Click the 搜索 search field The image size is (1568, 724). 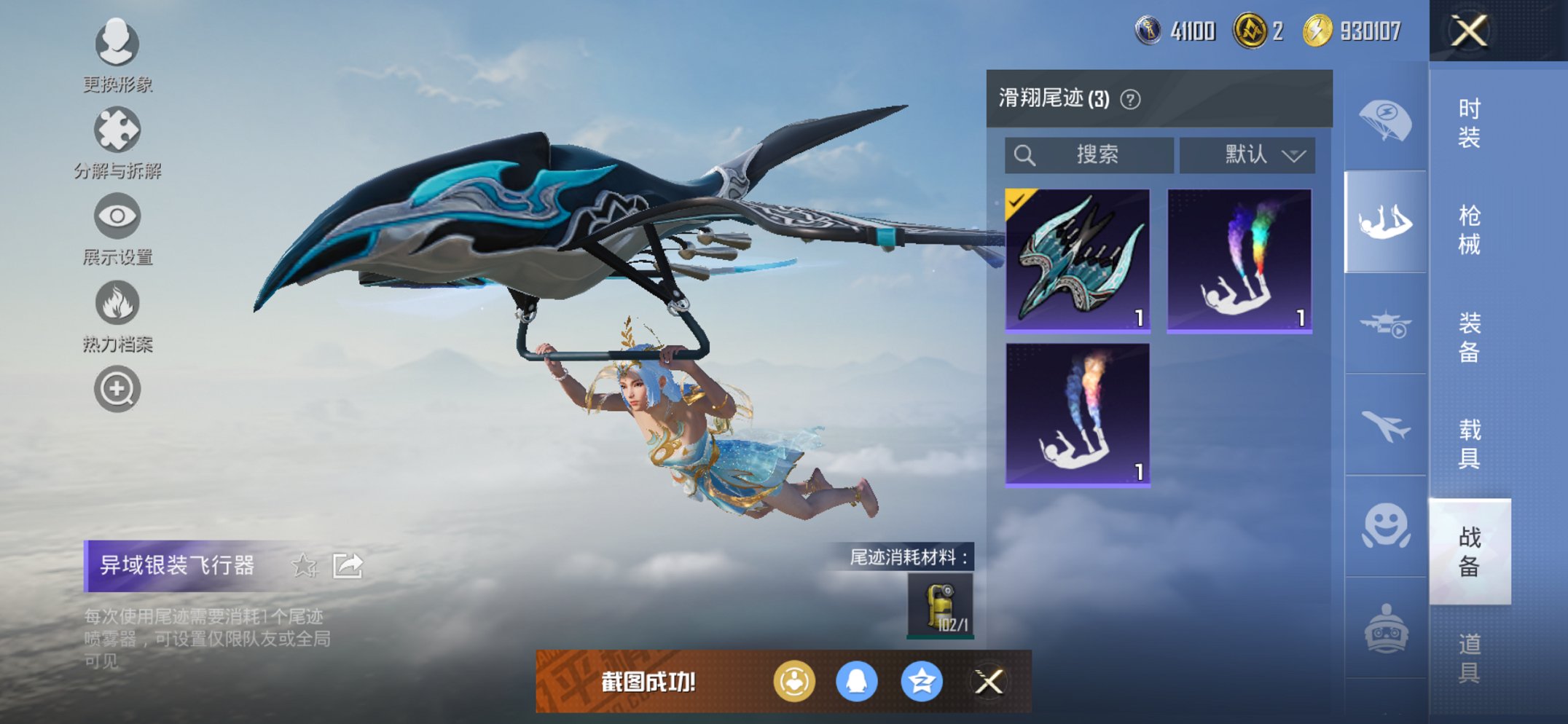click(x=1089, y=154)
